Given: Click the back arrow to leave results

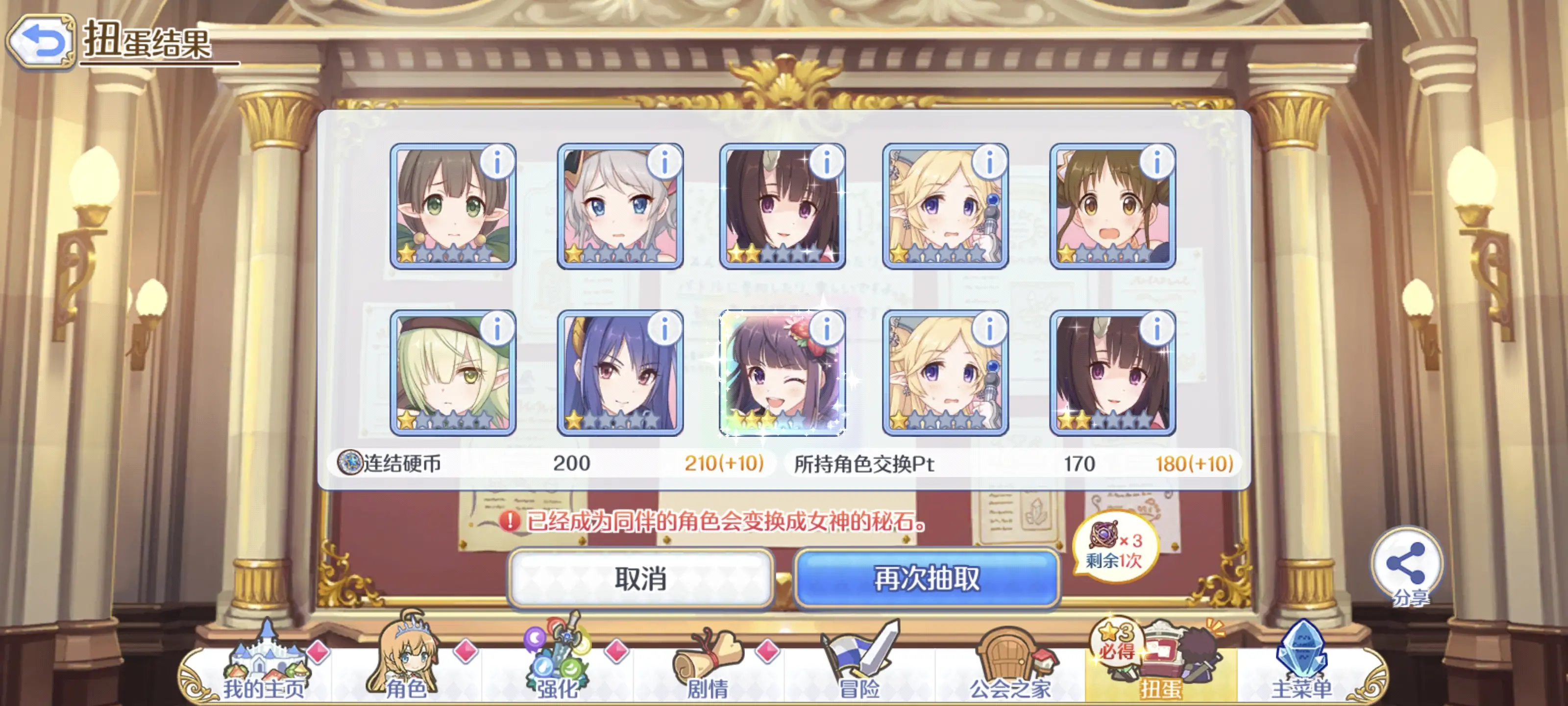Looking at the screenshot, I should (x=40, y=37).
